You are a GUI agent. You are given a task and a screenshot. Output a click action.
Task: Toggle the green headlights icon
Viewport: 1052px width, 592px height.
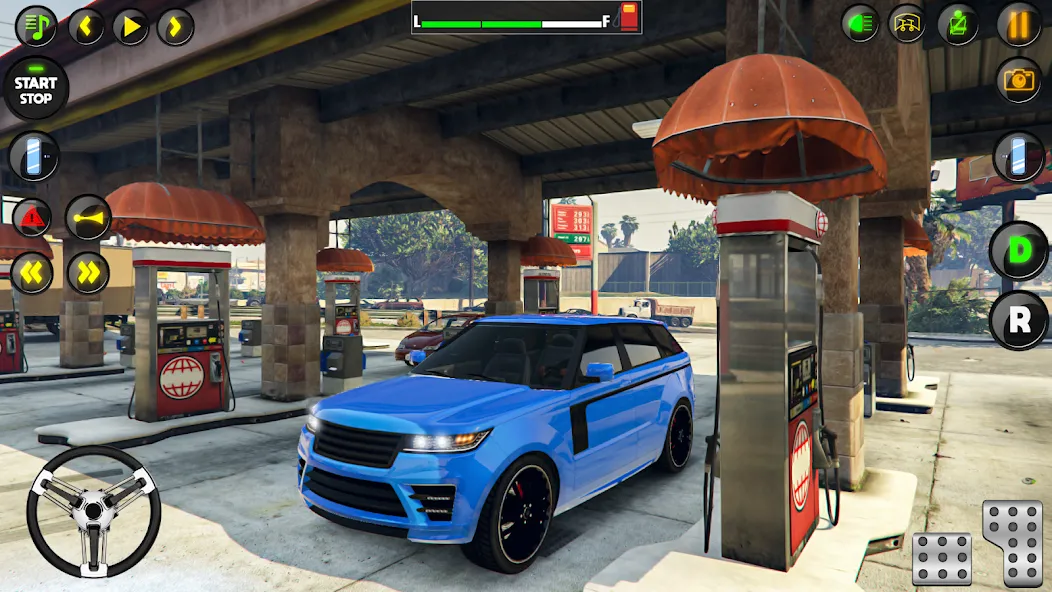860,23
